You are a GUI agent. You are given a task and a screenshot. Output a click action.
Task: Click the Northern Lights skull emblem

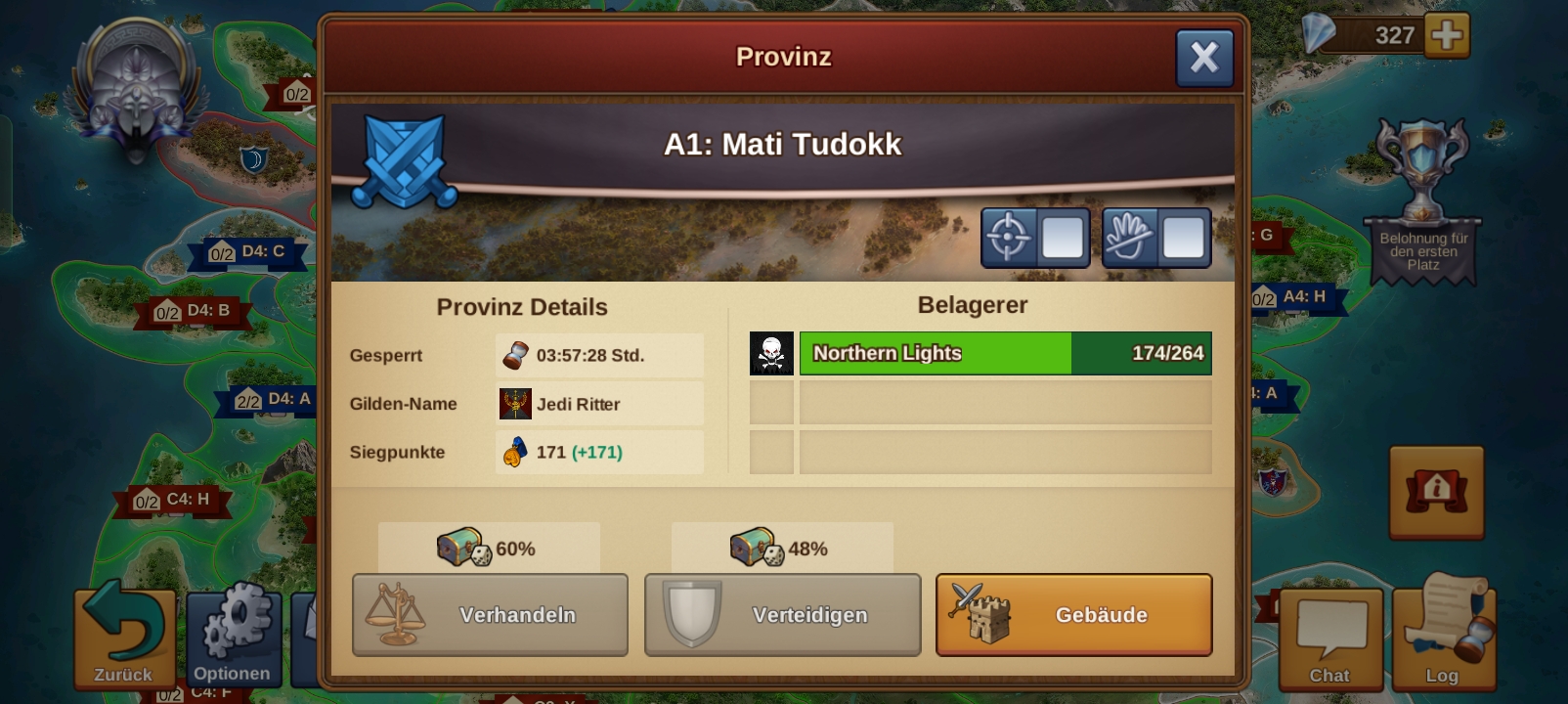point(770,353)
